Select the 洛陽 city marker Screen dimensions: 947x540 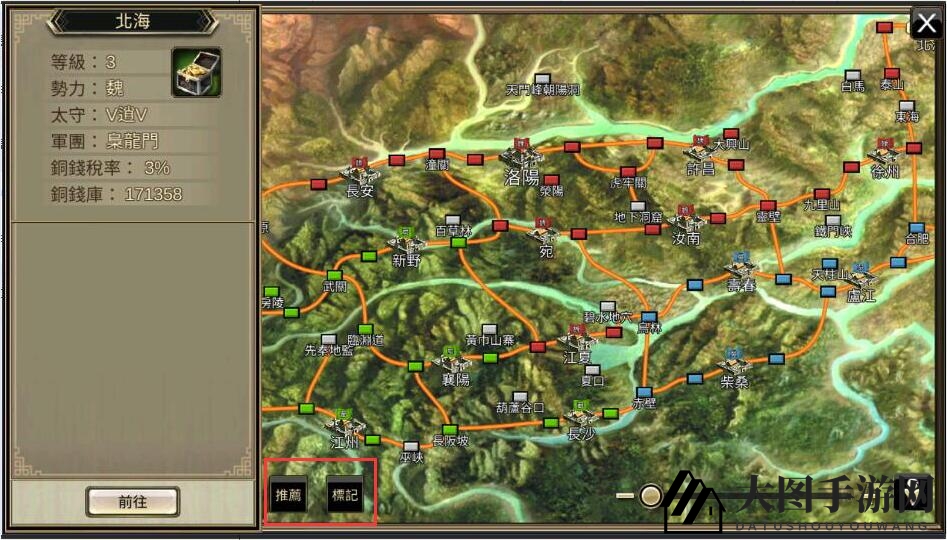tap(521, 160)
